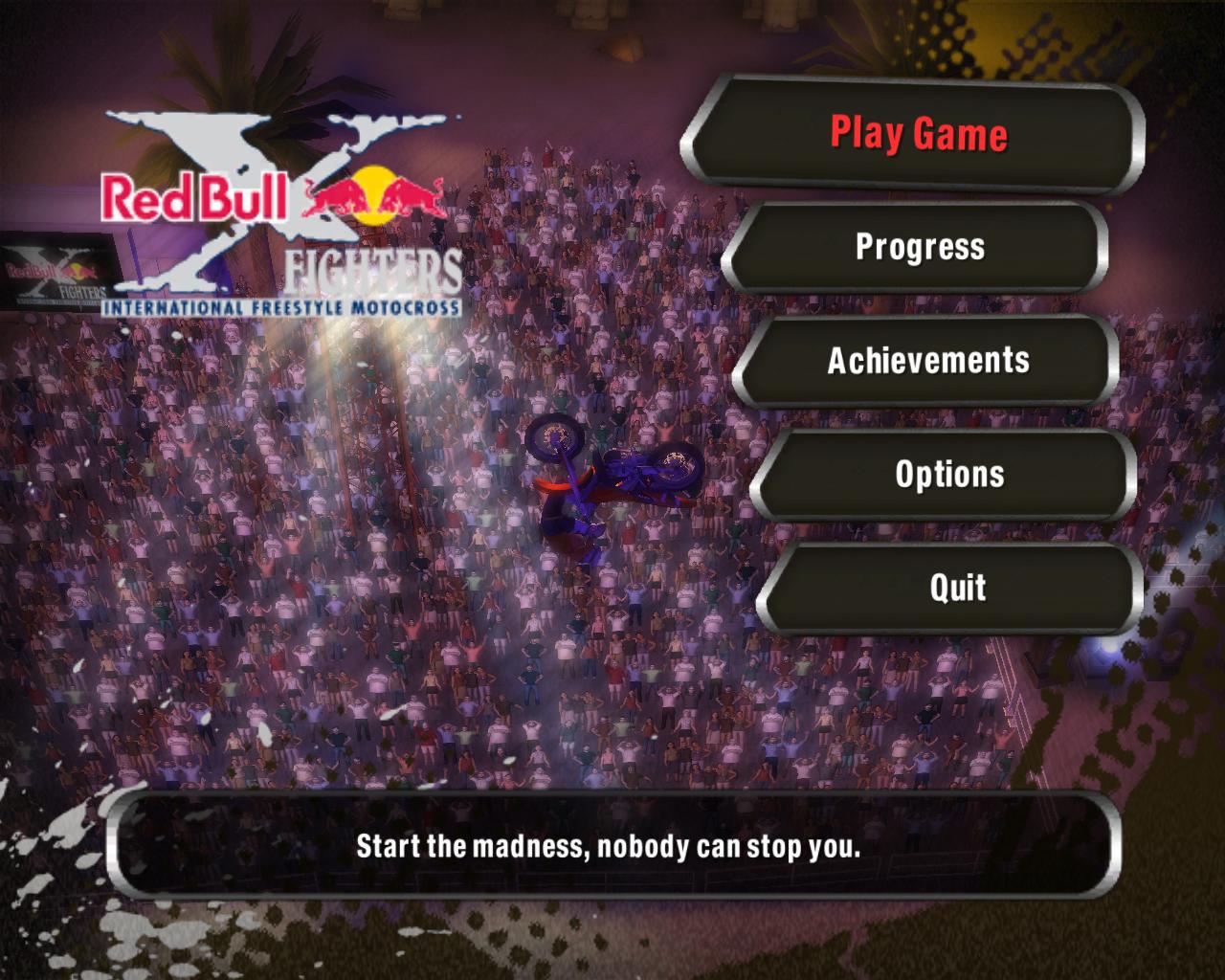This screenshot has width=1225, height=980.
Task: Open the Options menu
Action: point(949,475)
